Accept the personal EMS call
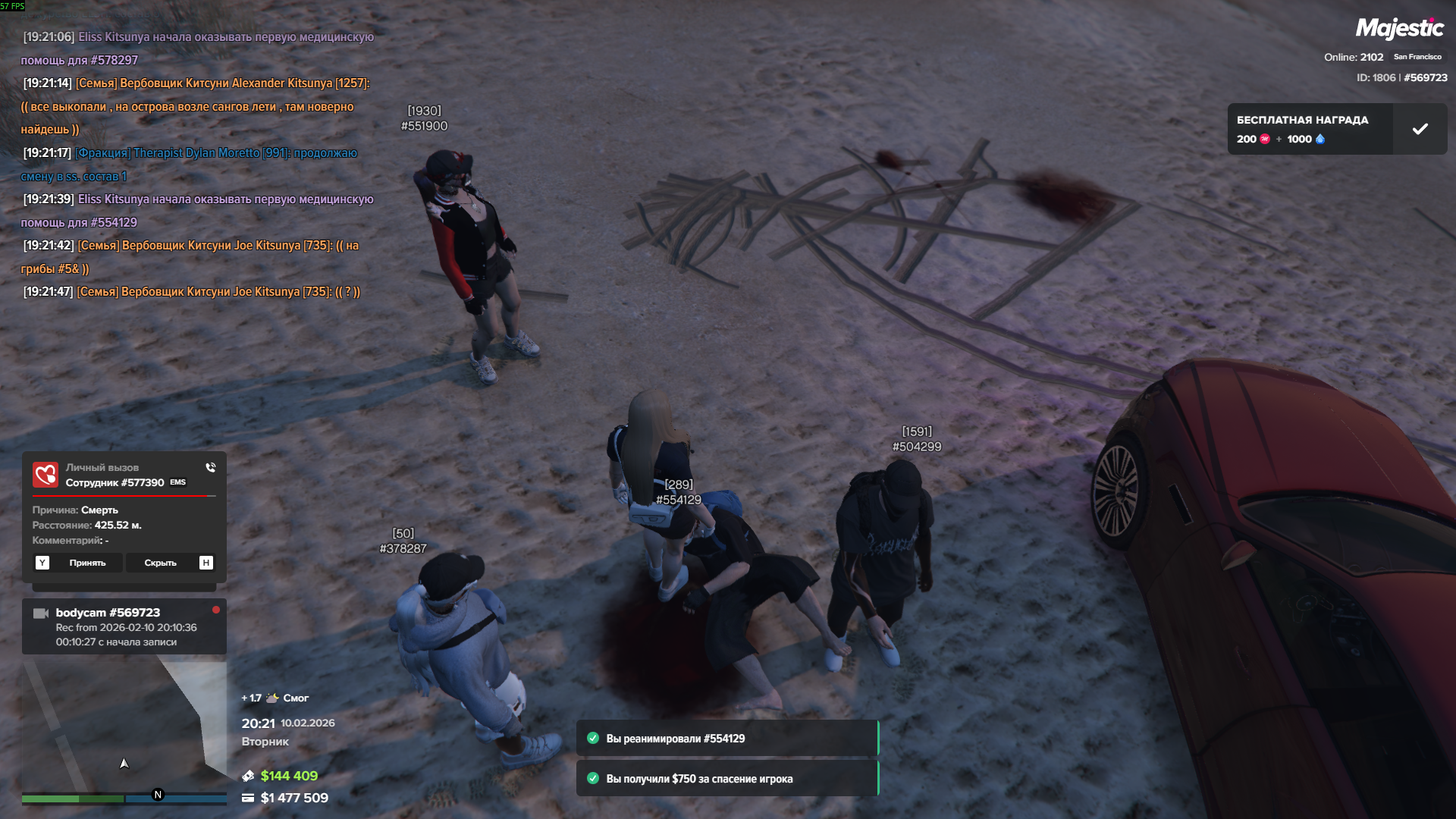The image size is (1456, 819). click(79, 563)
